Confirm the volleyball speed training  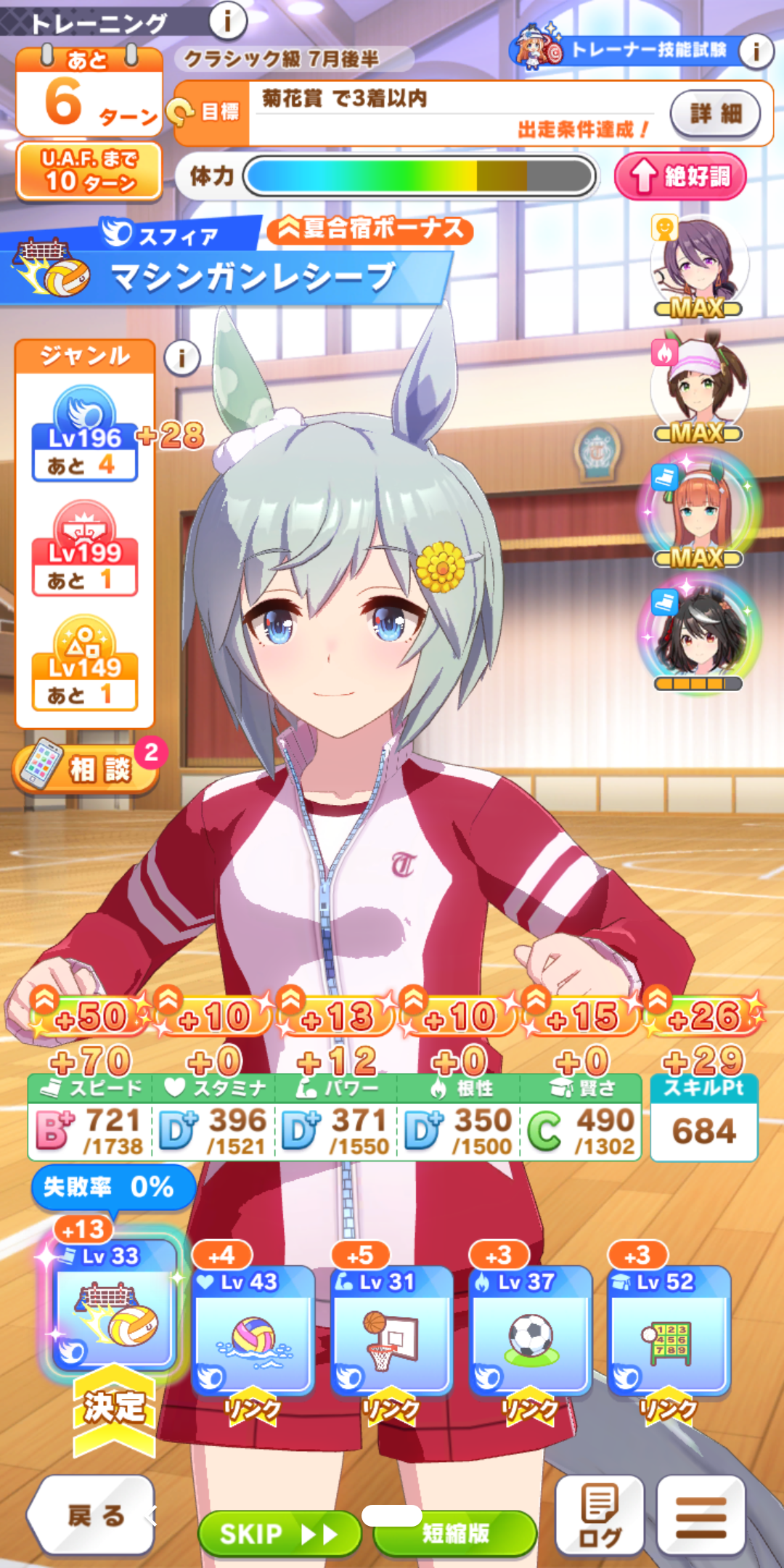pos(114,1307)
